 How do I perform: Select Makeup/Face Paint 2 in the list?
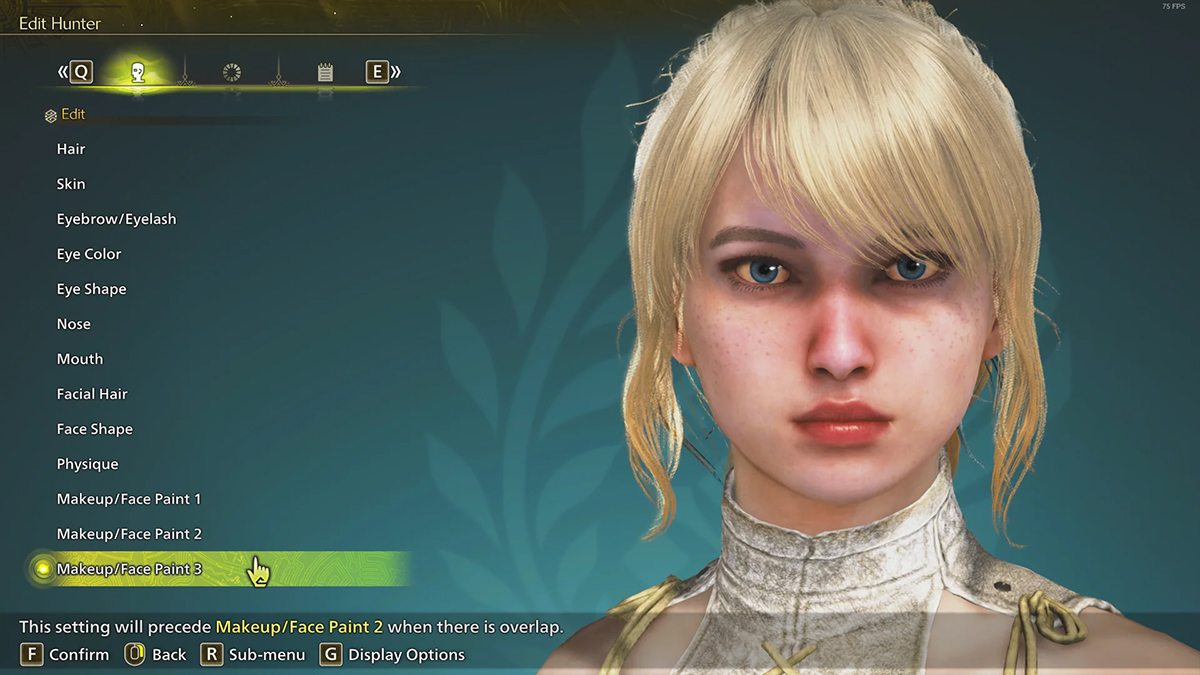pyautogui.click(x=129, y=534)
